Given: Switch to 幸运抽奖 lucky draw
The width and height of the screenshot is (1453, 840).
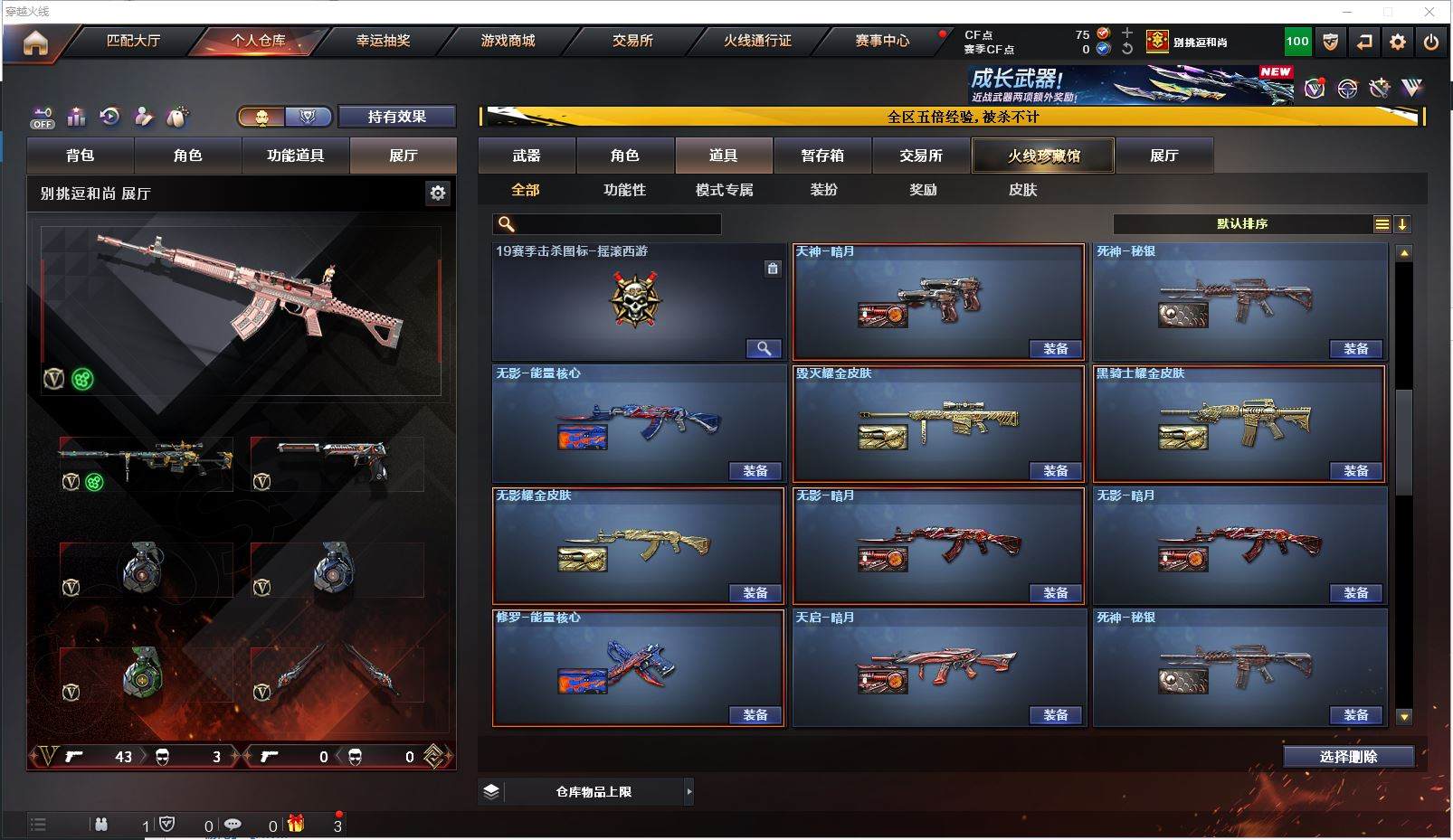Looking at the screenshot, I should 383,41.
